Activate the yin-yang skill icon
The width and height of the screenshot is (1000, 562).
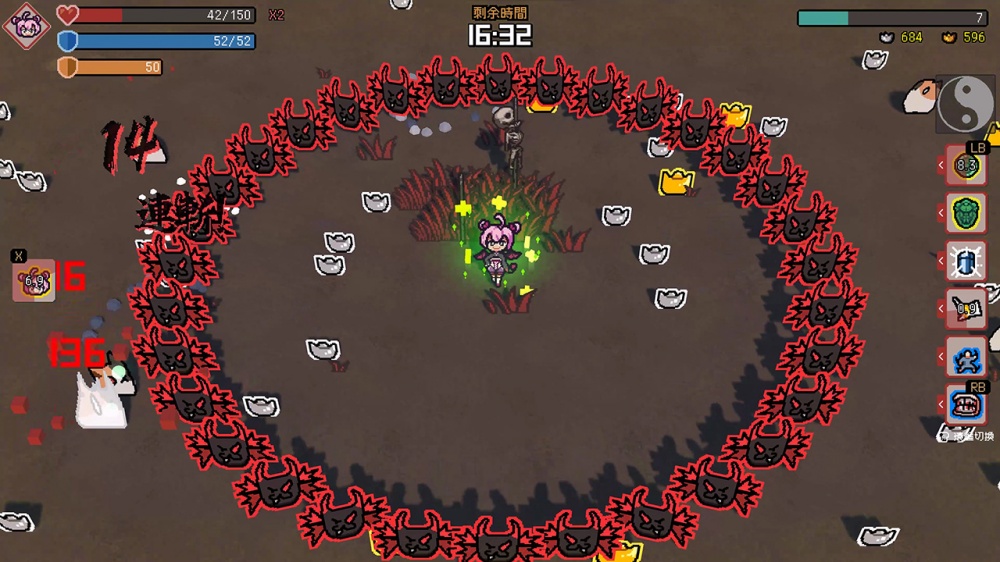click(x=965, y=104)
